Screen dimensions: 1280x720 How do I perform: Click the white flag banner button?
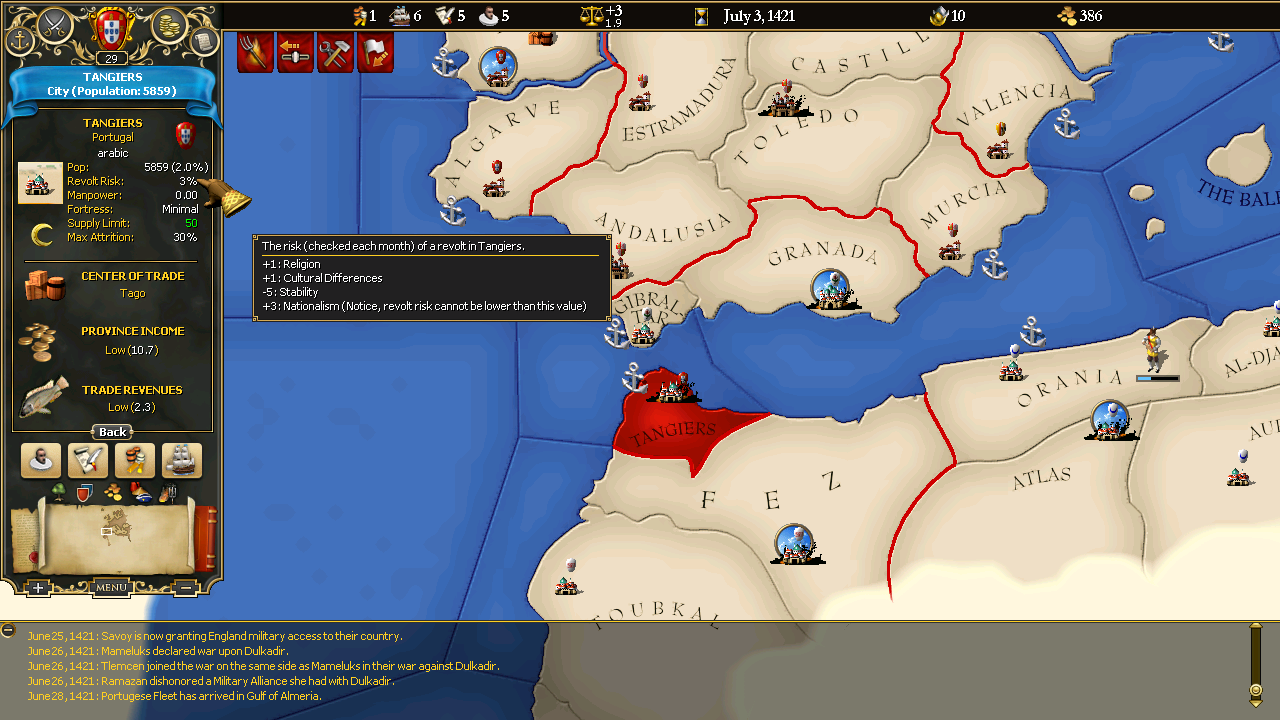[375, 53]
